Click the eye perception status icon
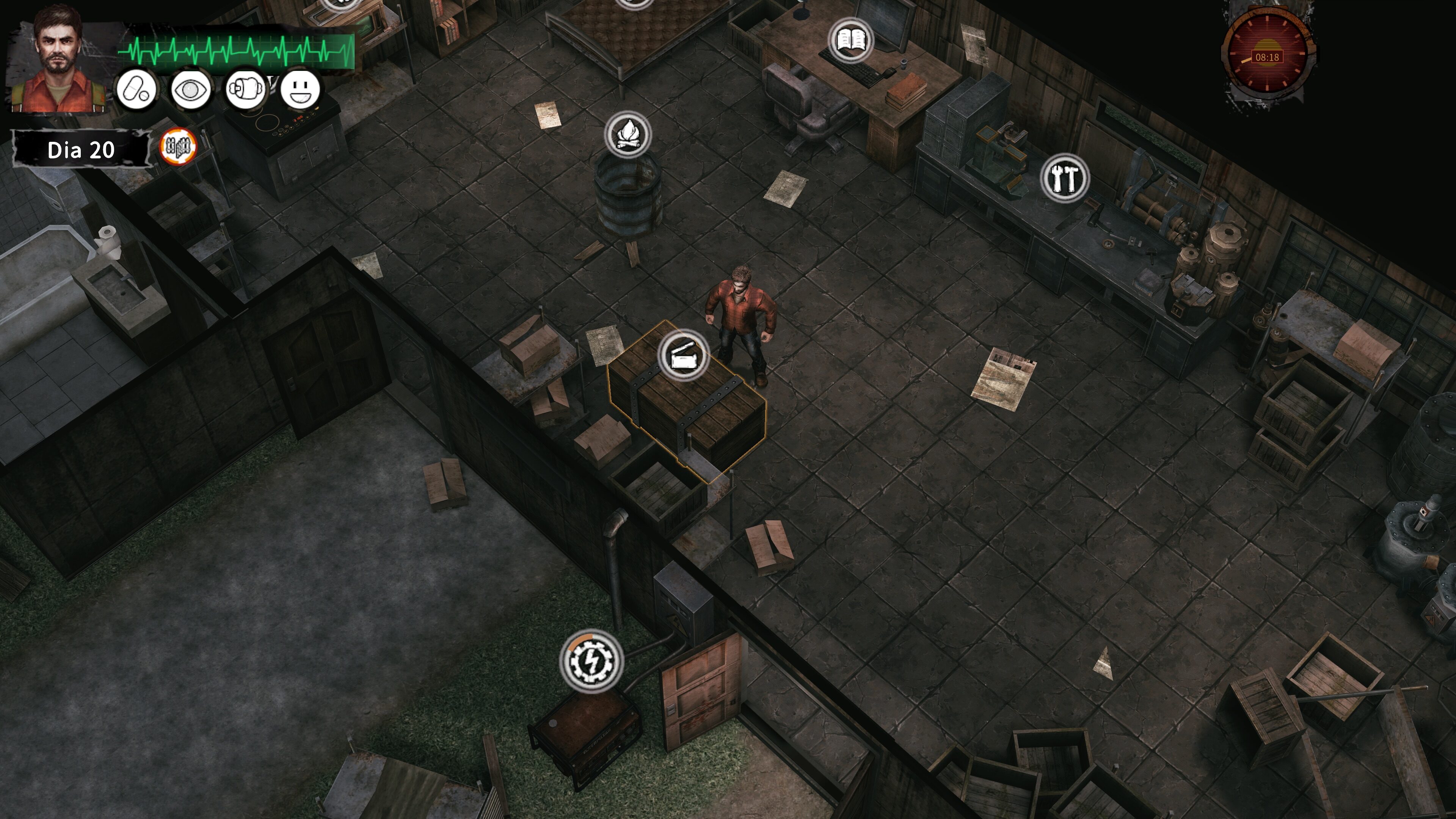This screenshot has height=819, width=1456. click(190, 89)
